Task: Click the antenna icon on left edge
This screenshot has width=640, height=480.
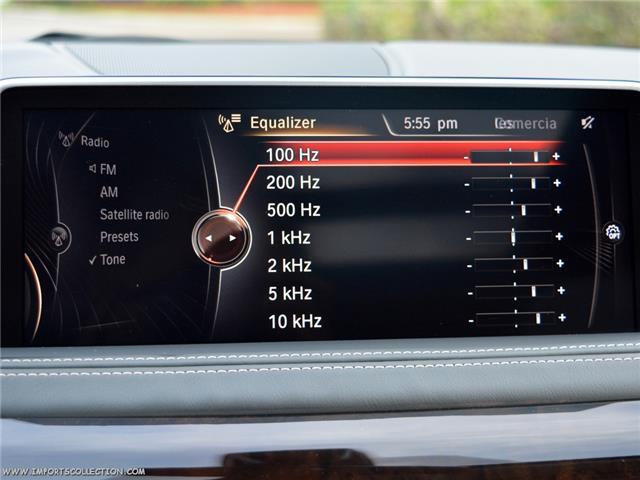Action: (59, 237)
